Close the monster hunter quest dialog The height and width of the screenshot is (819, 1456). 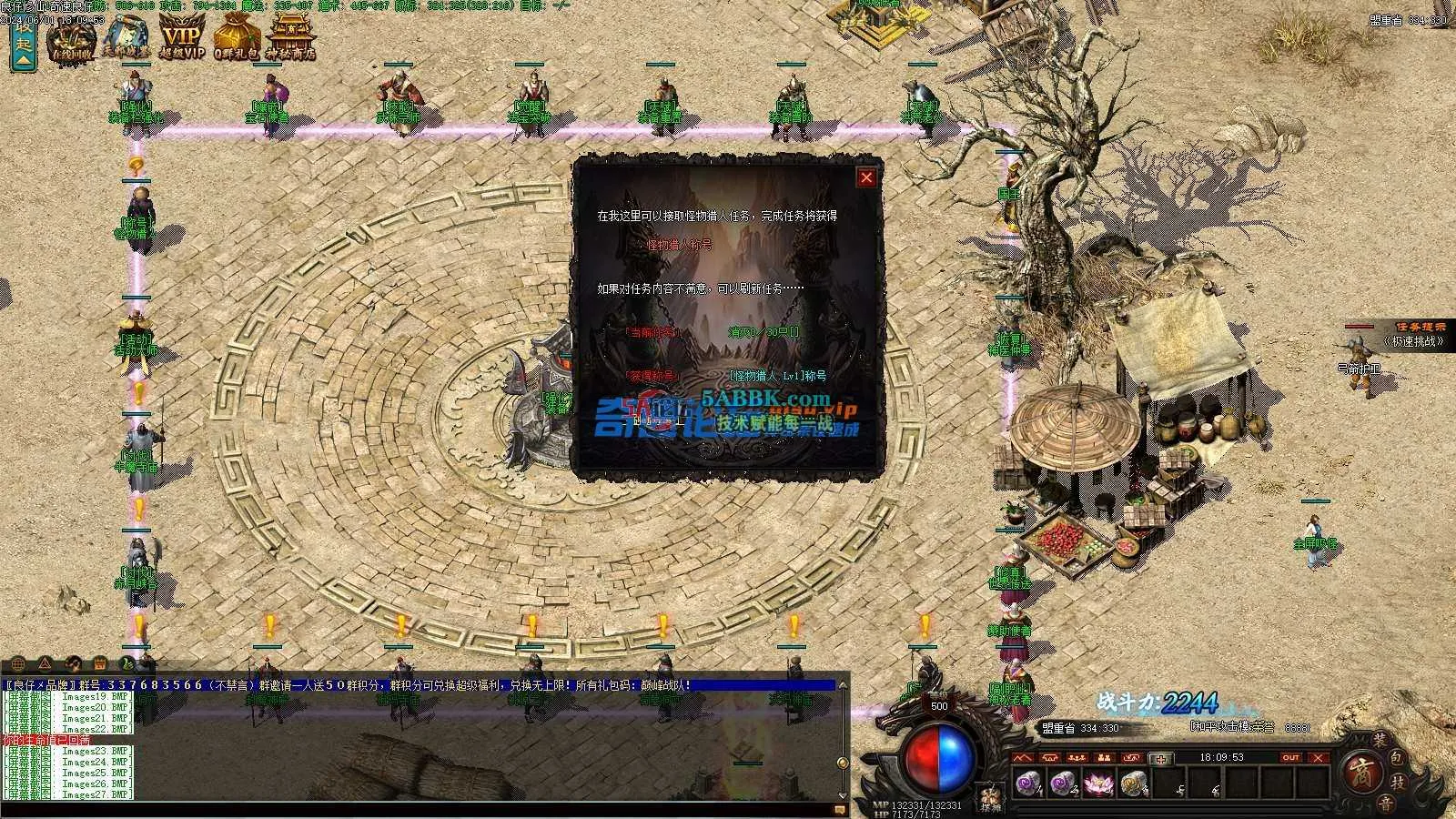point(866,177)
